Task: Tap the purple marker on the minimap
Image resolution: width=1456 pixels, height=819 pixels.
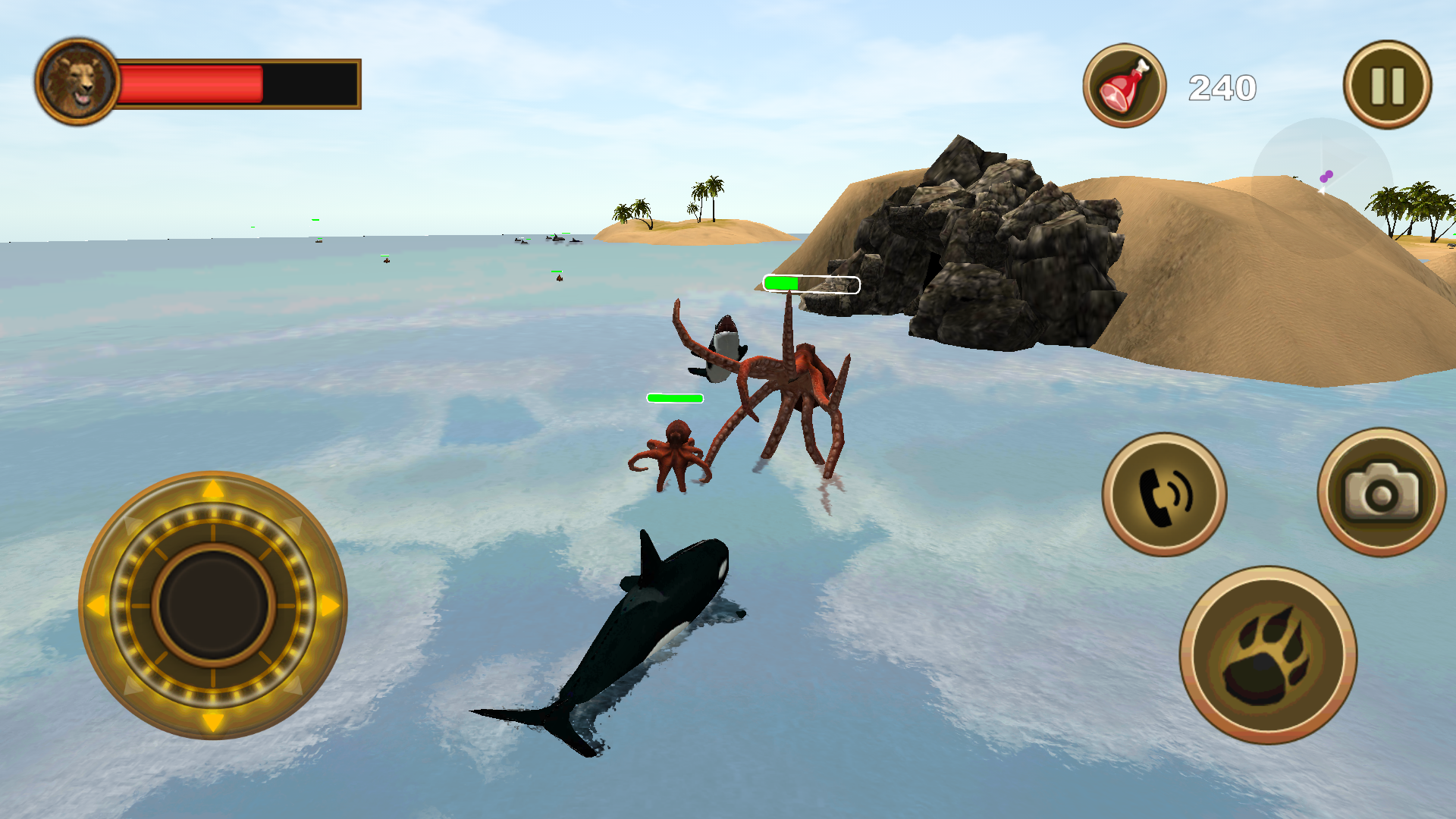Action: (x=1327, y=174)
